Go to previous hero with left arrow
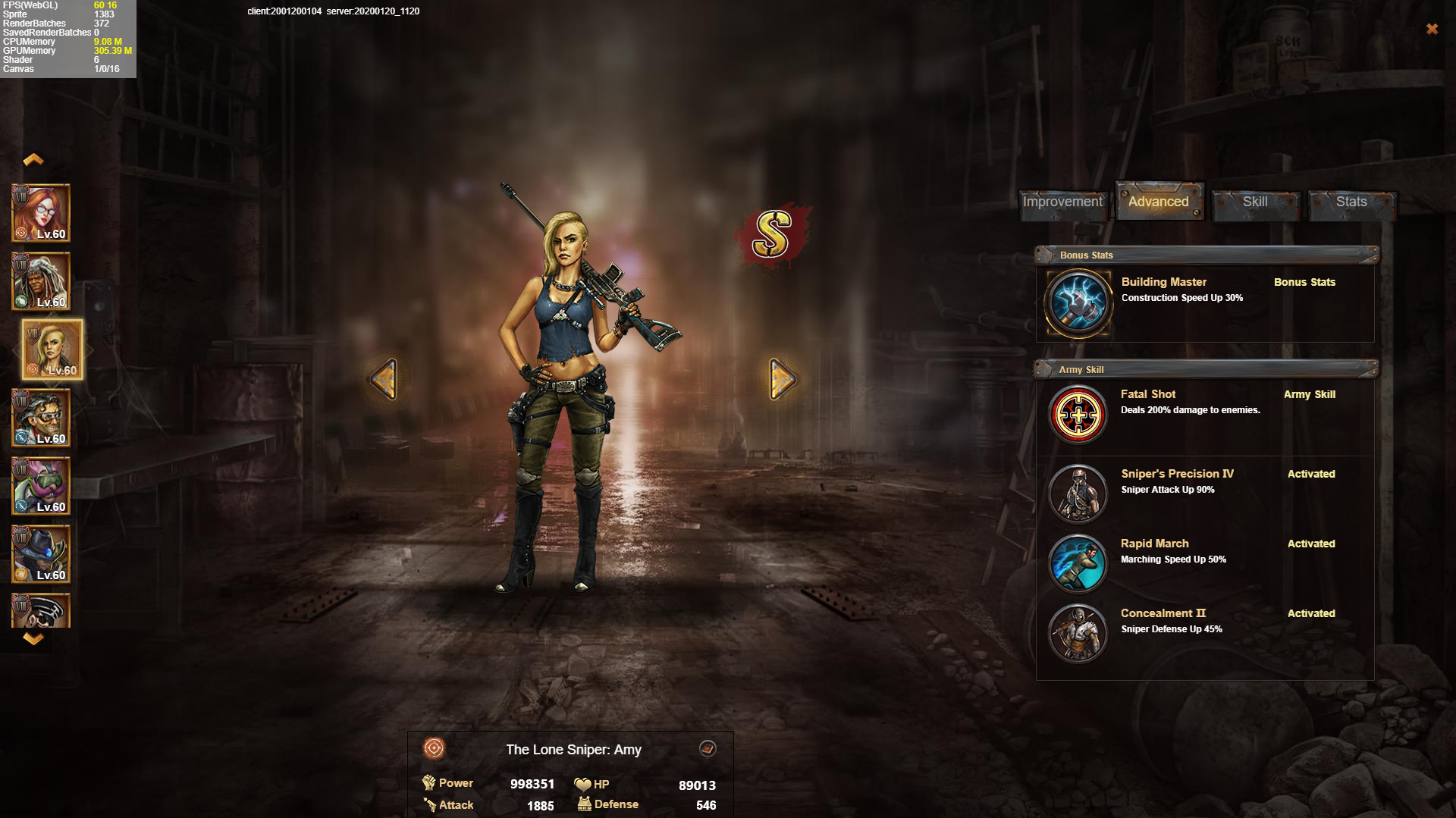 [x=384, y=379]
